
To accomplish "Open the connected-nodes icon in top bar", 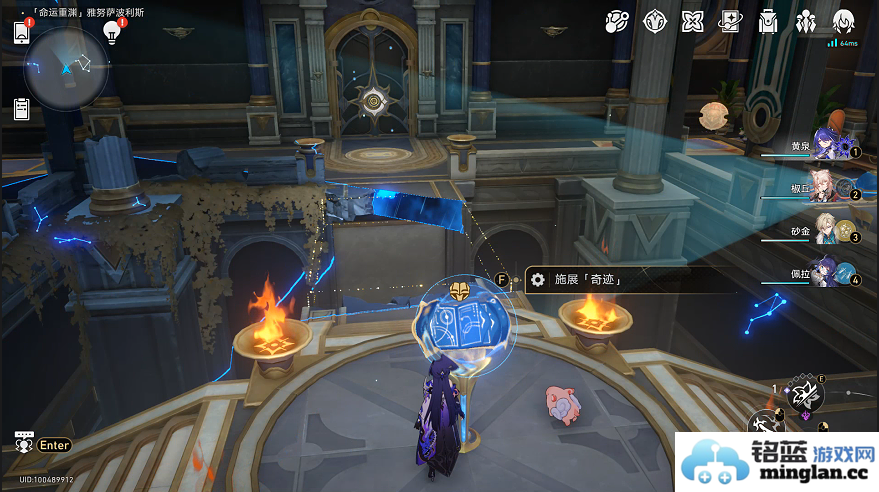I will pos(618,21).
